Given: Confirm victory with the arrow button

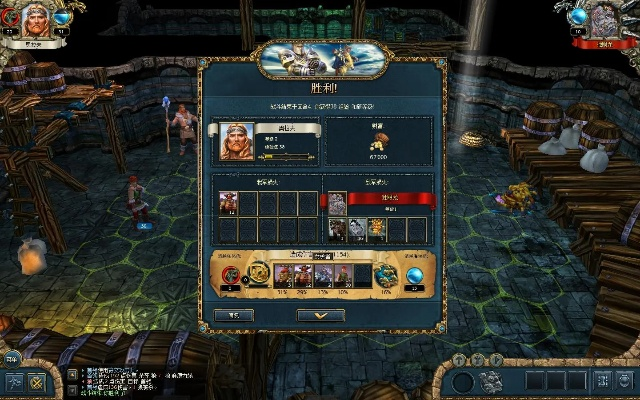Looking at the screenshot, I should pos(321,315).
